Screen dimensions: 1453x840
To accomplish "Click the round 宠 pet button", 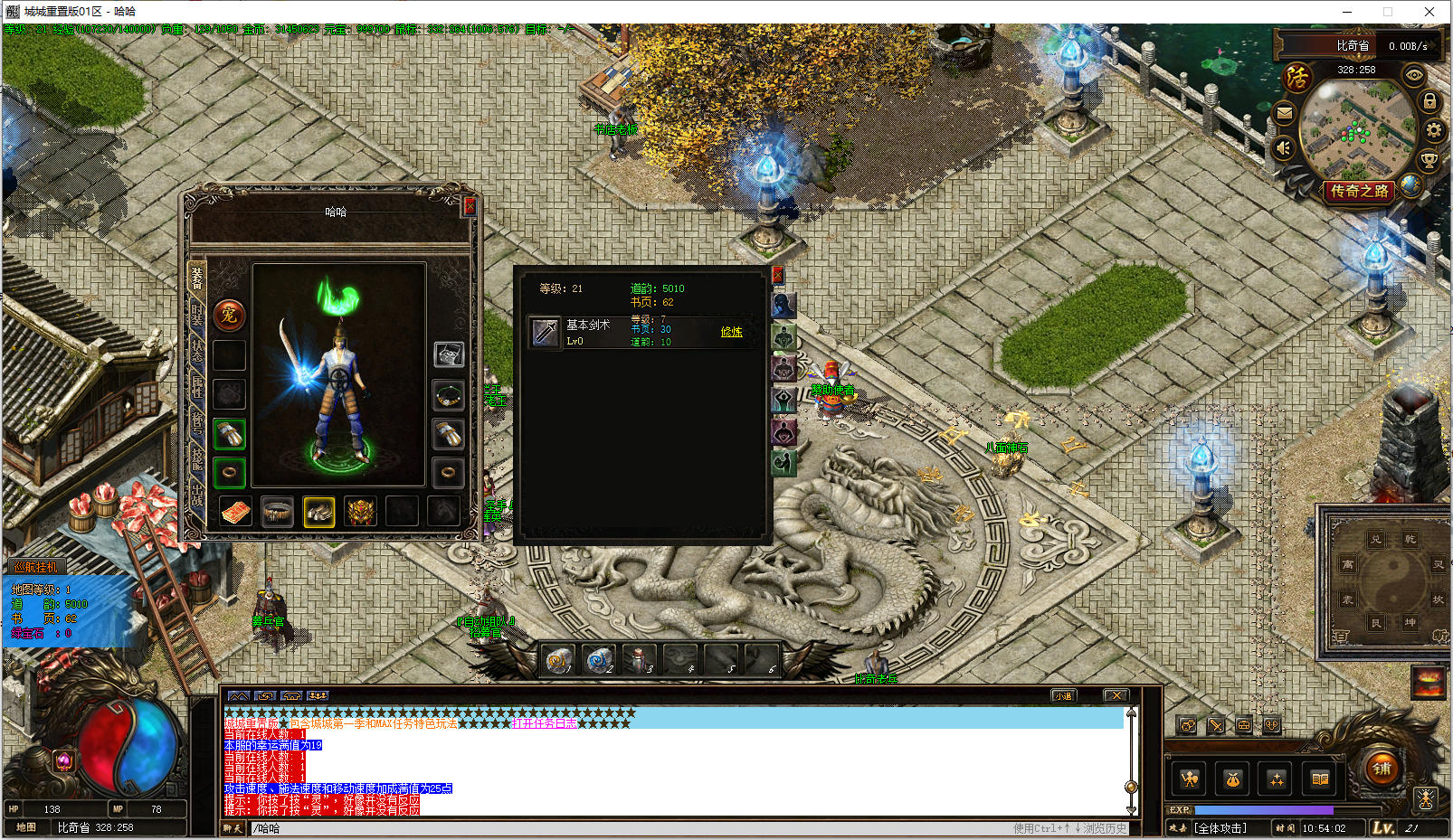I will 229,316.
